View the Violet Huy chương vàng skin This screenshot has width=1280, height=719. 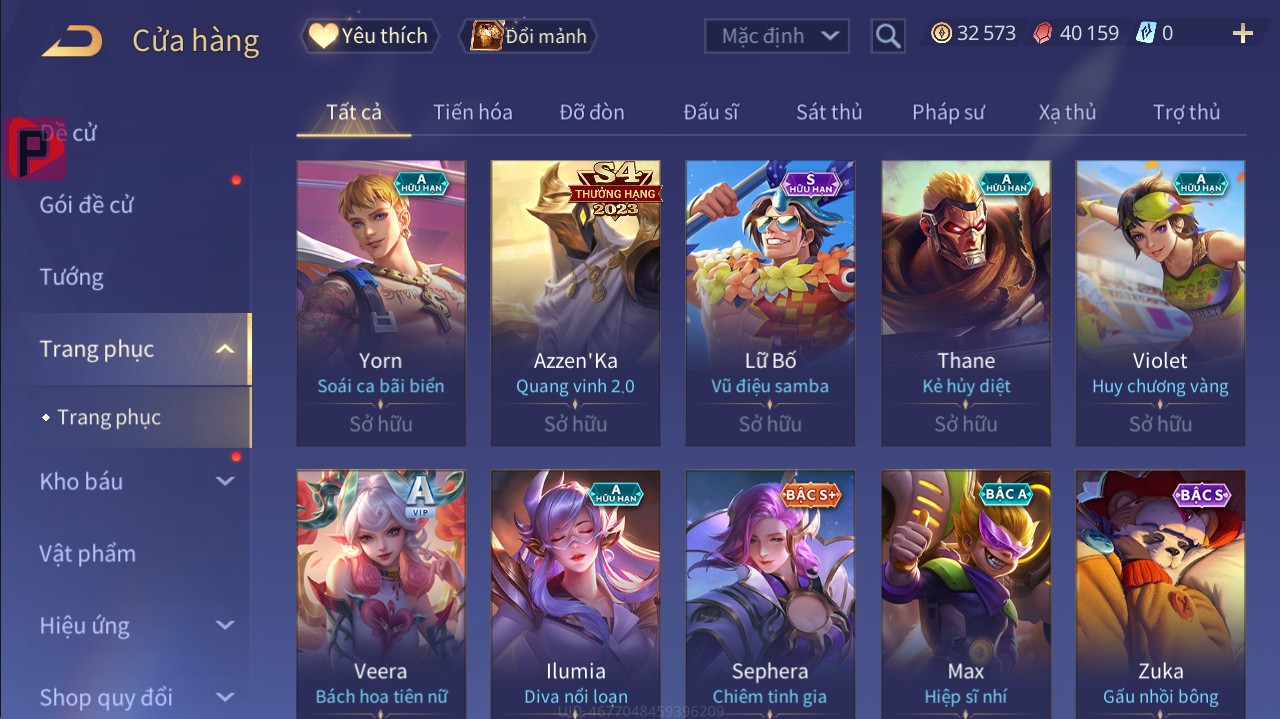click(1160, 302)
